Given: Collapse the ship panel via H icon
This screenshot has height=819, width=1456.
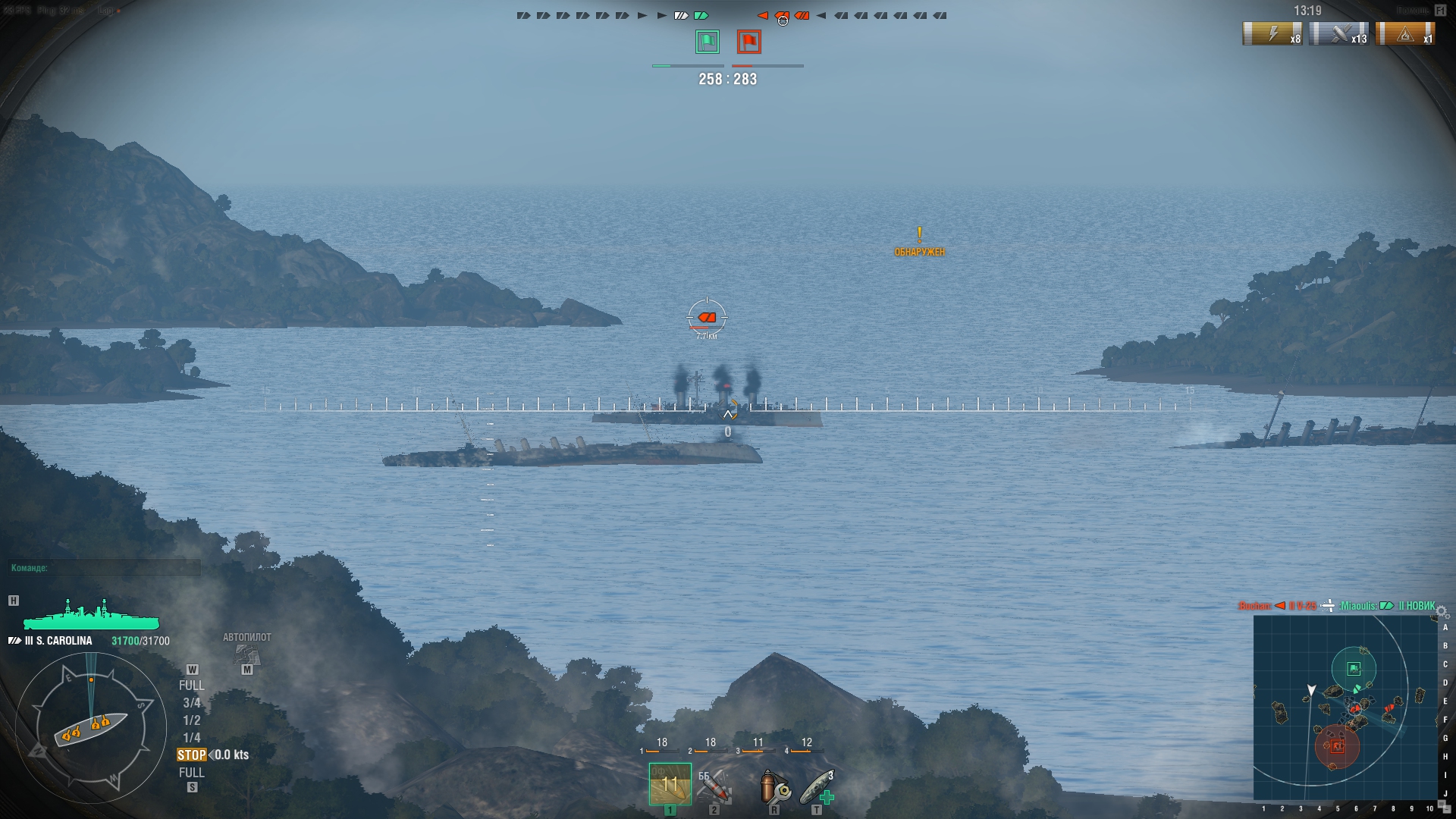Looking at the screenshot, I should coord(12,599).
